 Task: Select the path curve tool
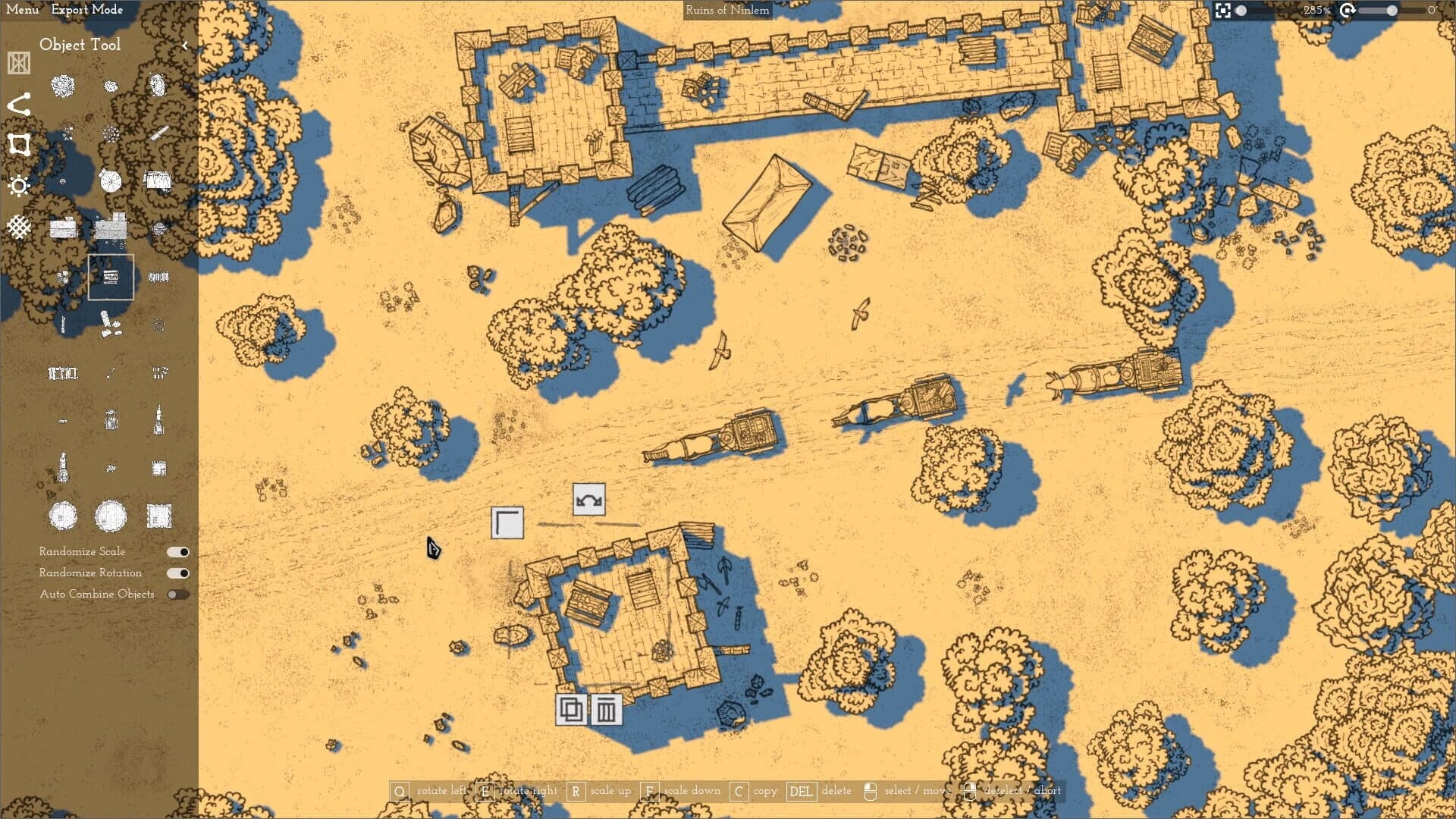(x=20, y=103)
